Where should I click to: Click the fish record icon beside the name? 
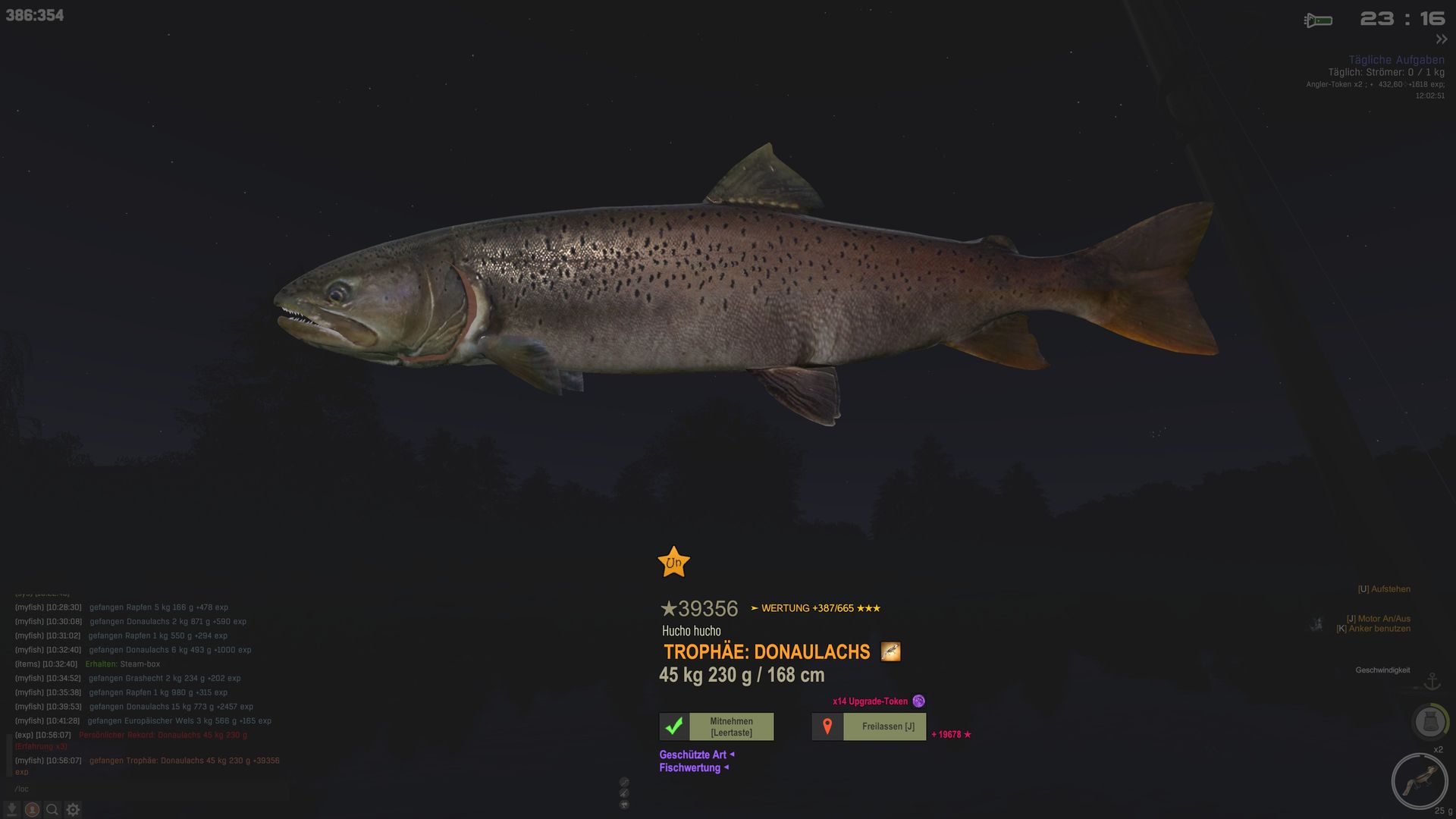tap(890, 651)
